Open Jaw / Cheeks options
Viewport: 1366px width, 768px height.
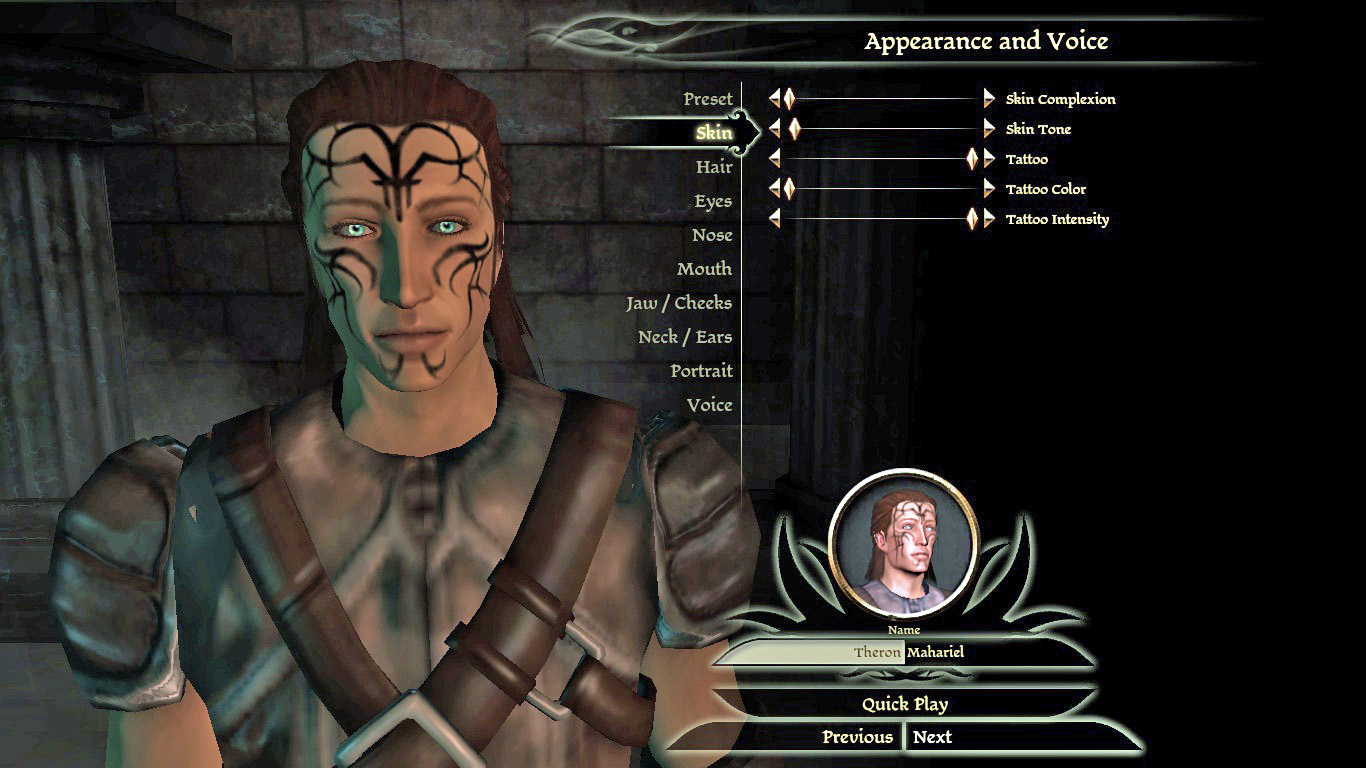tap(679, 303)
